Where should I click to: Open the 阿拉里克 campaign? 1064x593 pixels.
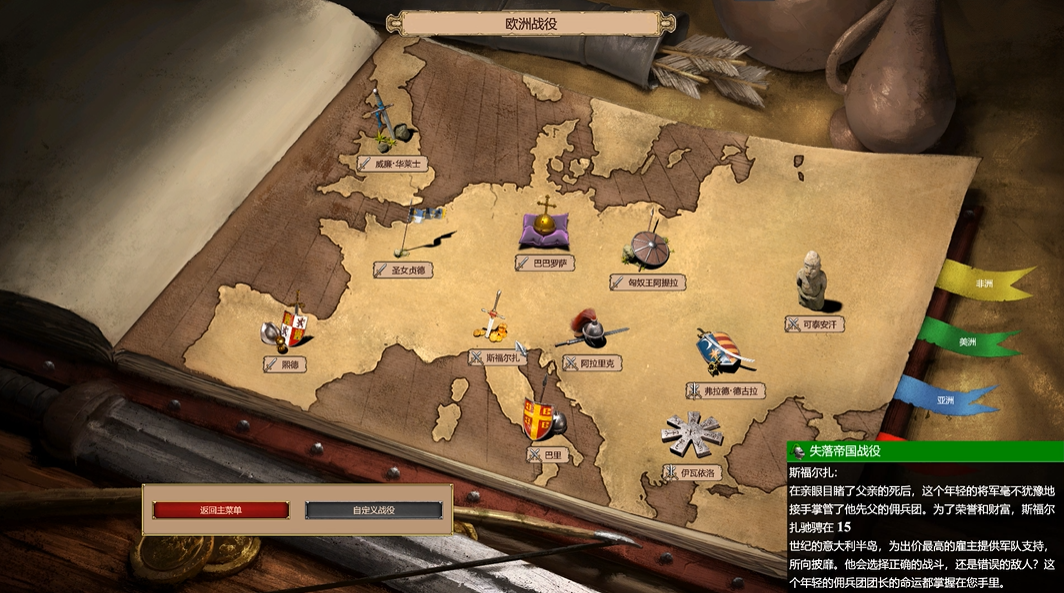coord(592,363)
